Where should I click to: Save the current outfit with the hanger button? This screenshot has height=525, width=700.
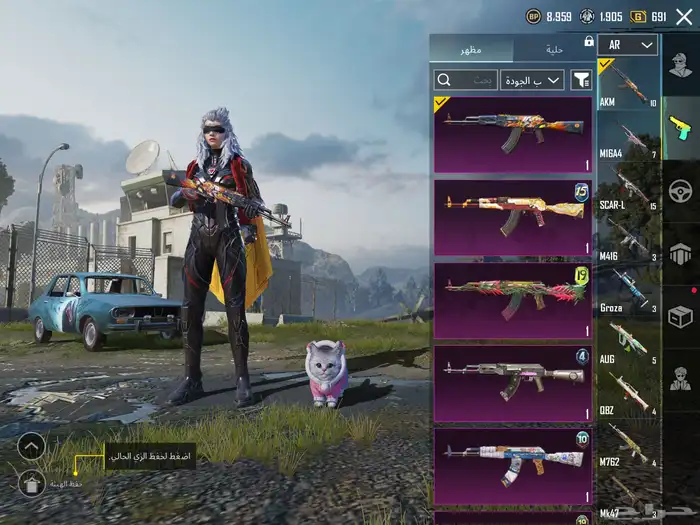point(31,484)
